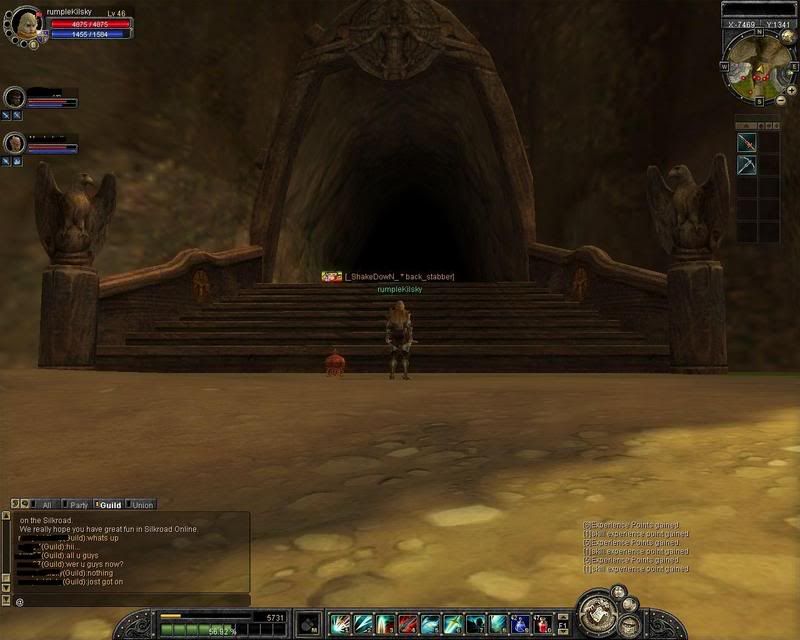The width and height of the screenshot is (800, 640).
Task: Open the minimap
Action: coord(759,66)
